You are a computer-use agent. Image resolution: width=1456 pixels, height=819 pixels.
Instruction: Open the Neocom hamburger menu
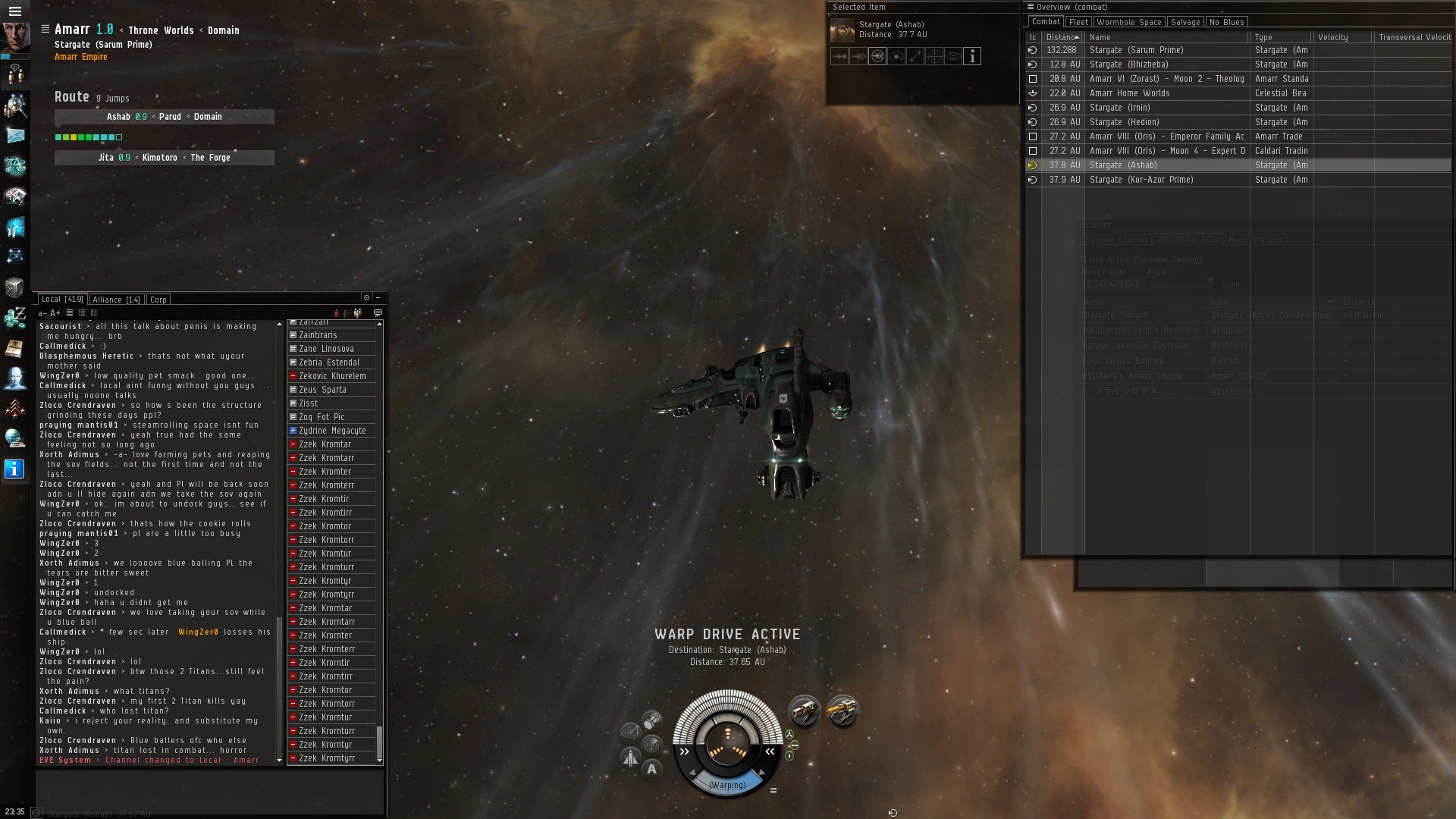tap(14, 11)
